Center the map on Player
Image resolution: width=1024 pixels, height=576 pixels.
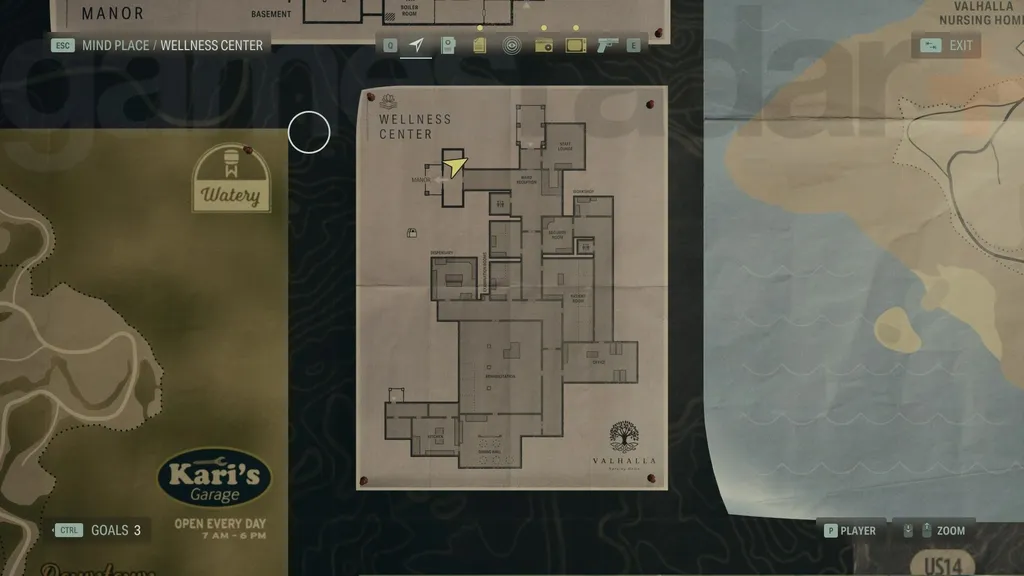pyautogui.click(x=849, y=531)
